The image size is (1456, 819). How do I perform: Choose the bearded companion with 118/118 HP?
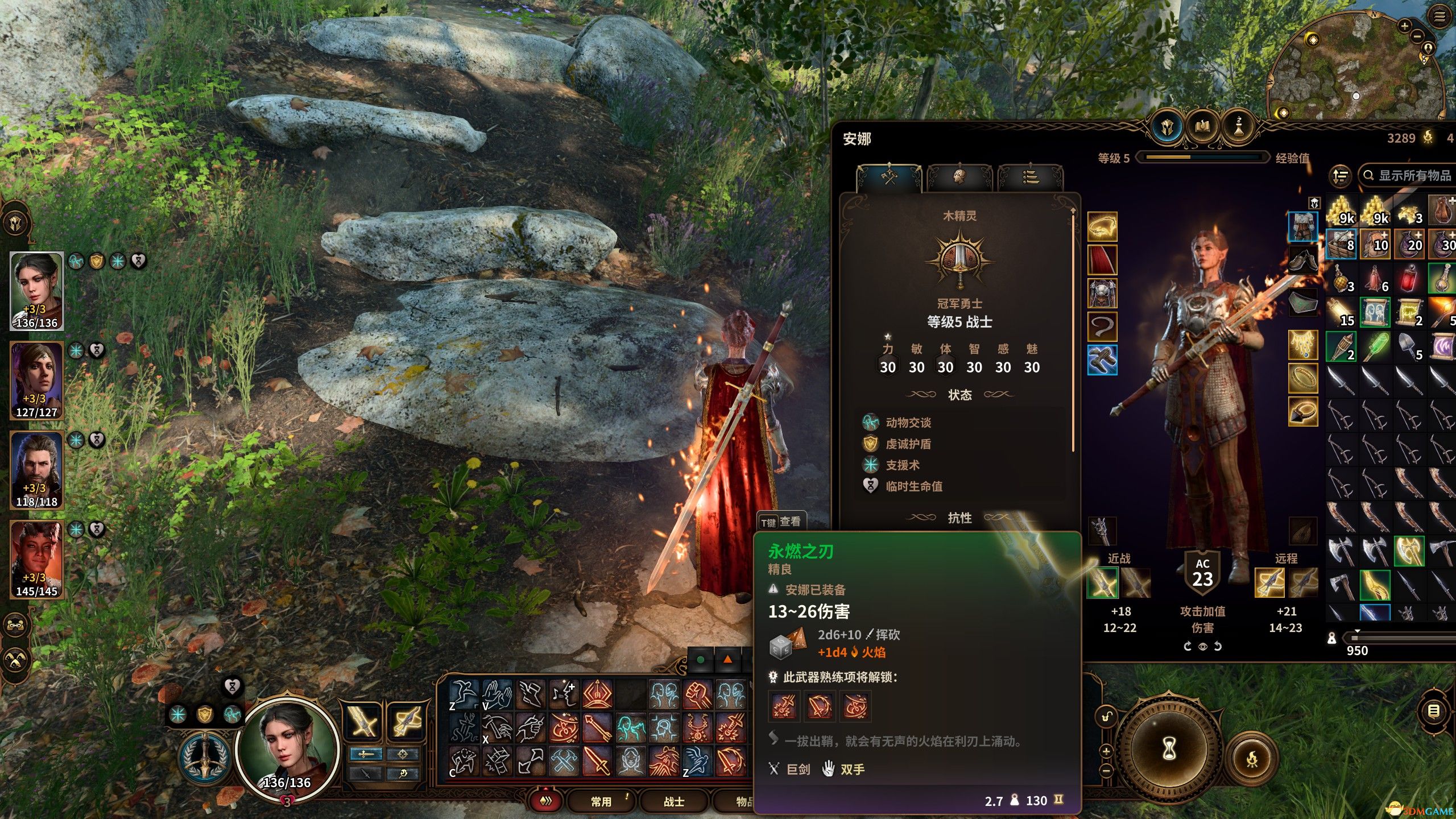tap(36, 469)
